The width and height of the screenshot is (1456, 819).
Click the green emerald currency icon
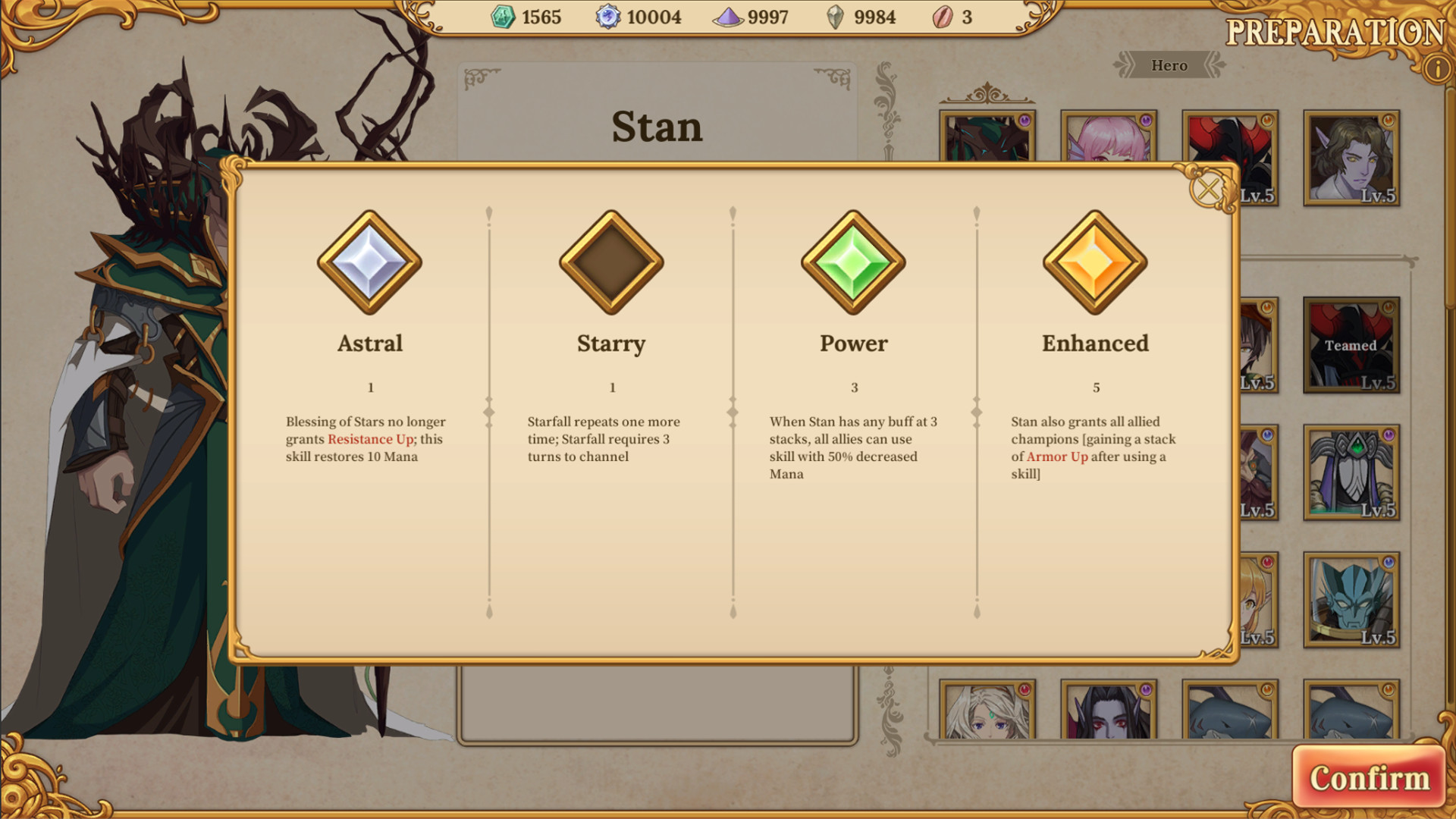click(503, 17)
